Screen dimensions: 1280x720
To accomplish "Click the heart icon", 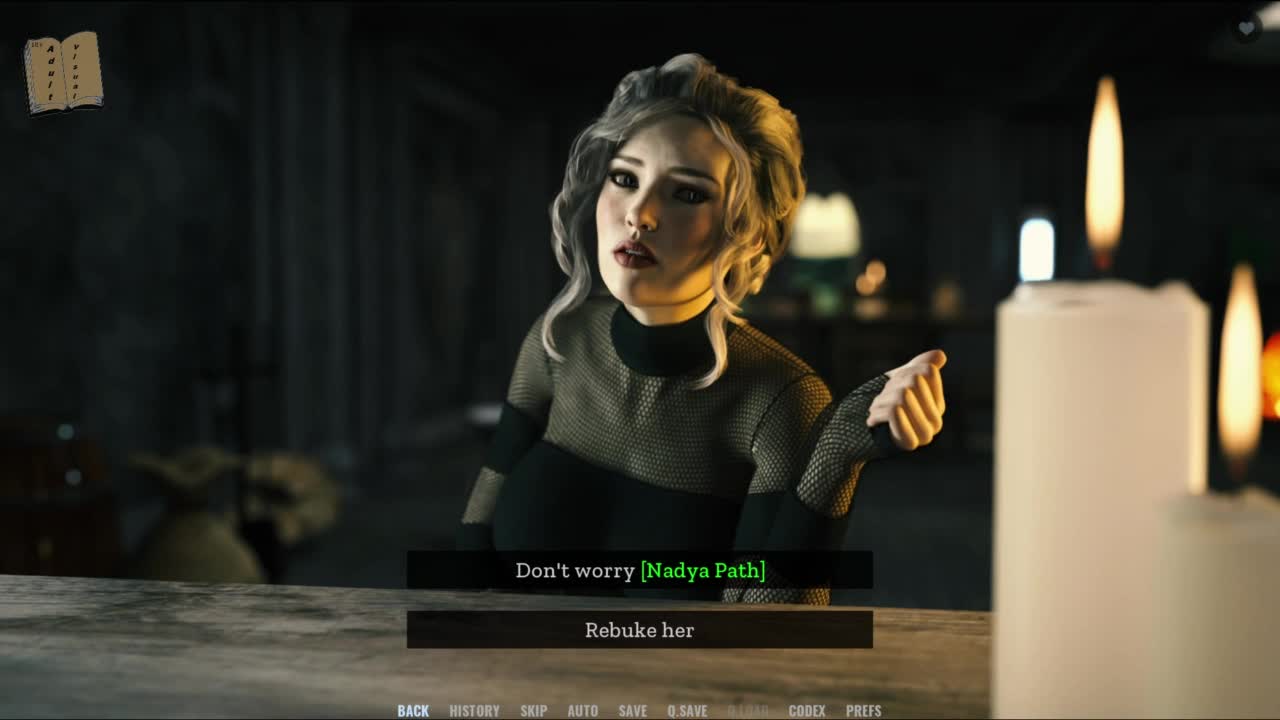I will pos(1246,28).
